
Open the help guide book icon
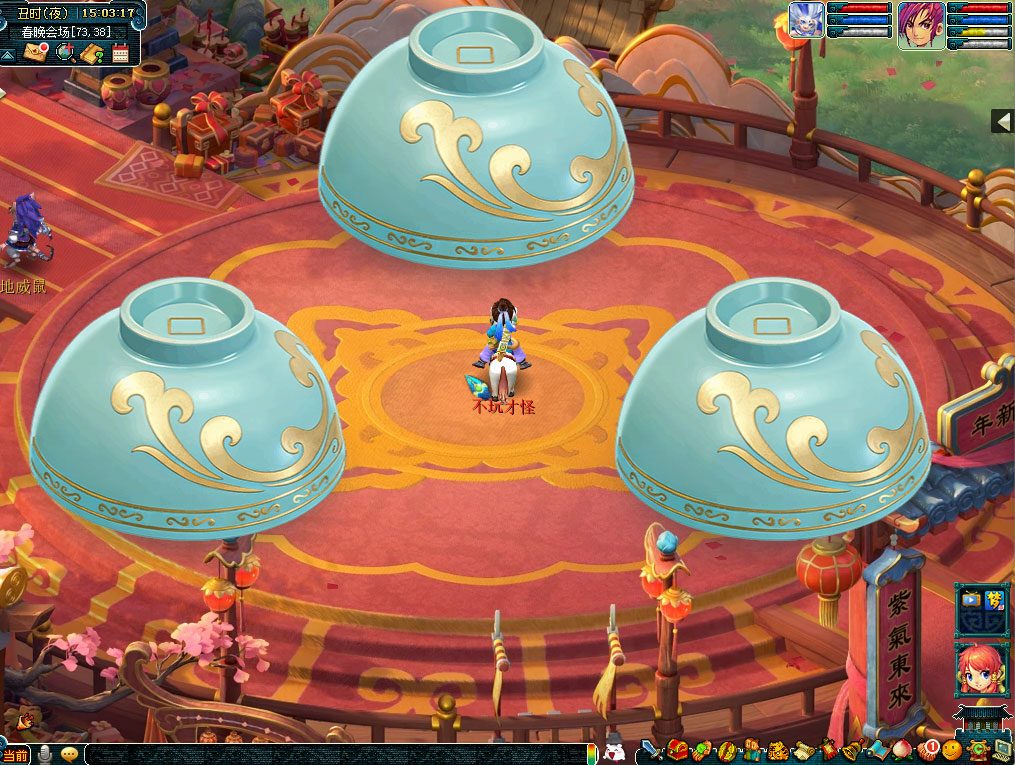pos(92,53)
